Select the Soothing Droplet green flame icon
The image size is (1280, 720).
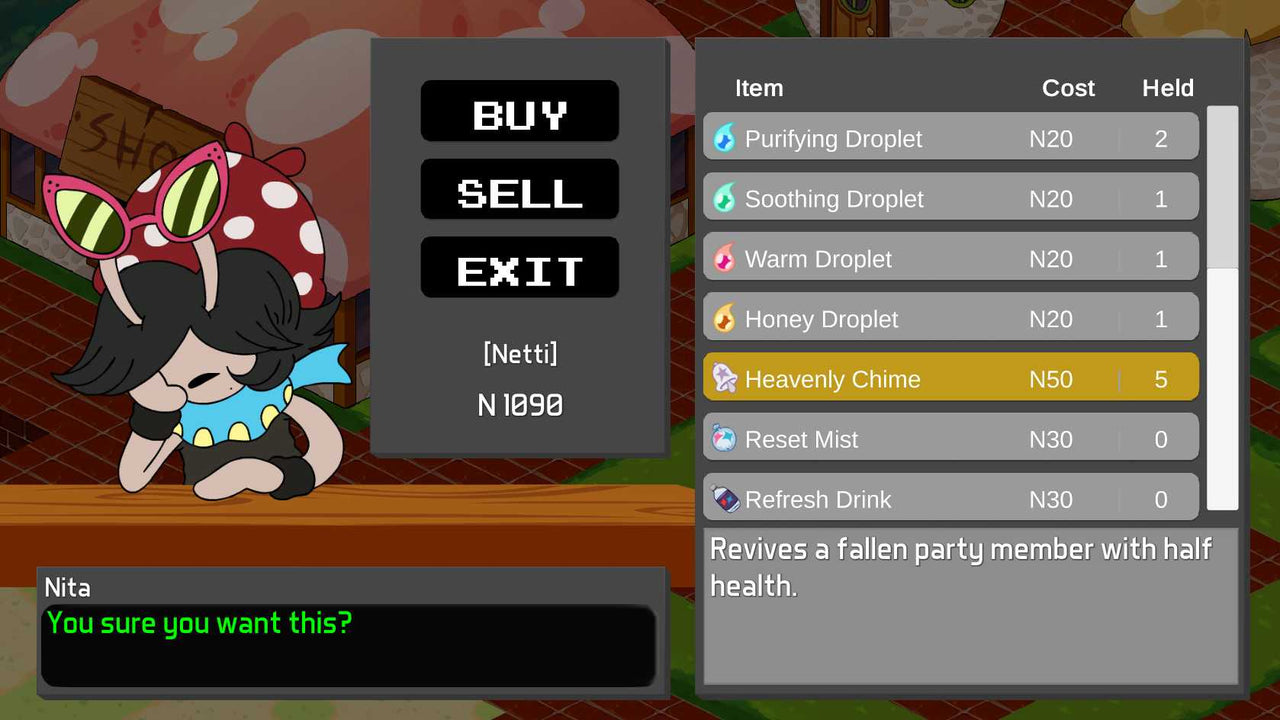click(x=726, y=198)
